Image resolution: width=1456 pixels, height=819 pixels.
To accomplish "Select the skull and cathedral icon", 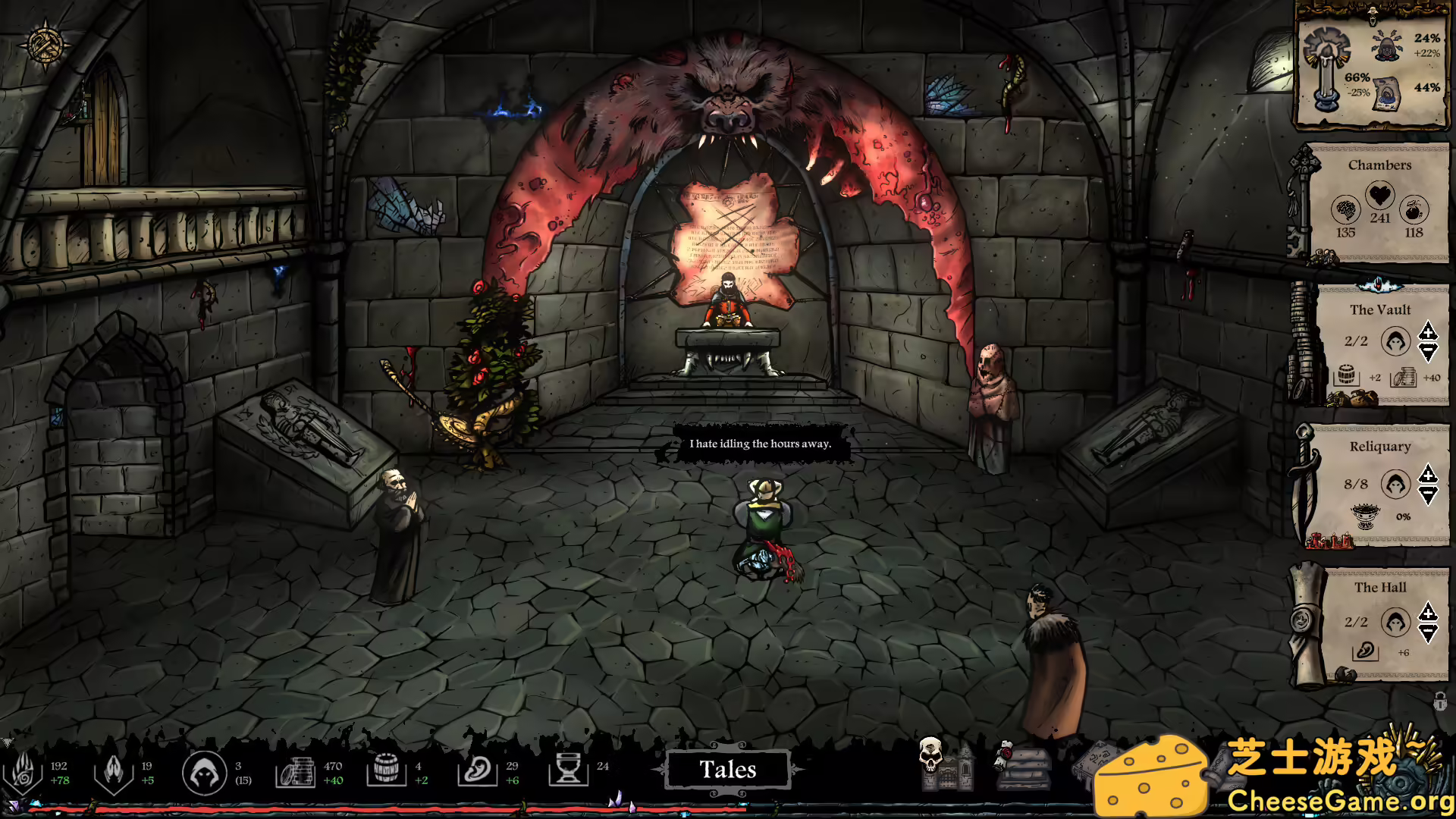I will pyautogui.click(x=945, y=764).
